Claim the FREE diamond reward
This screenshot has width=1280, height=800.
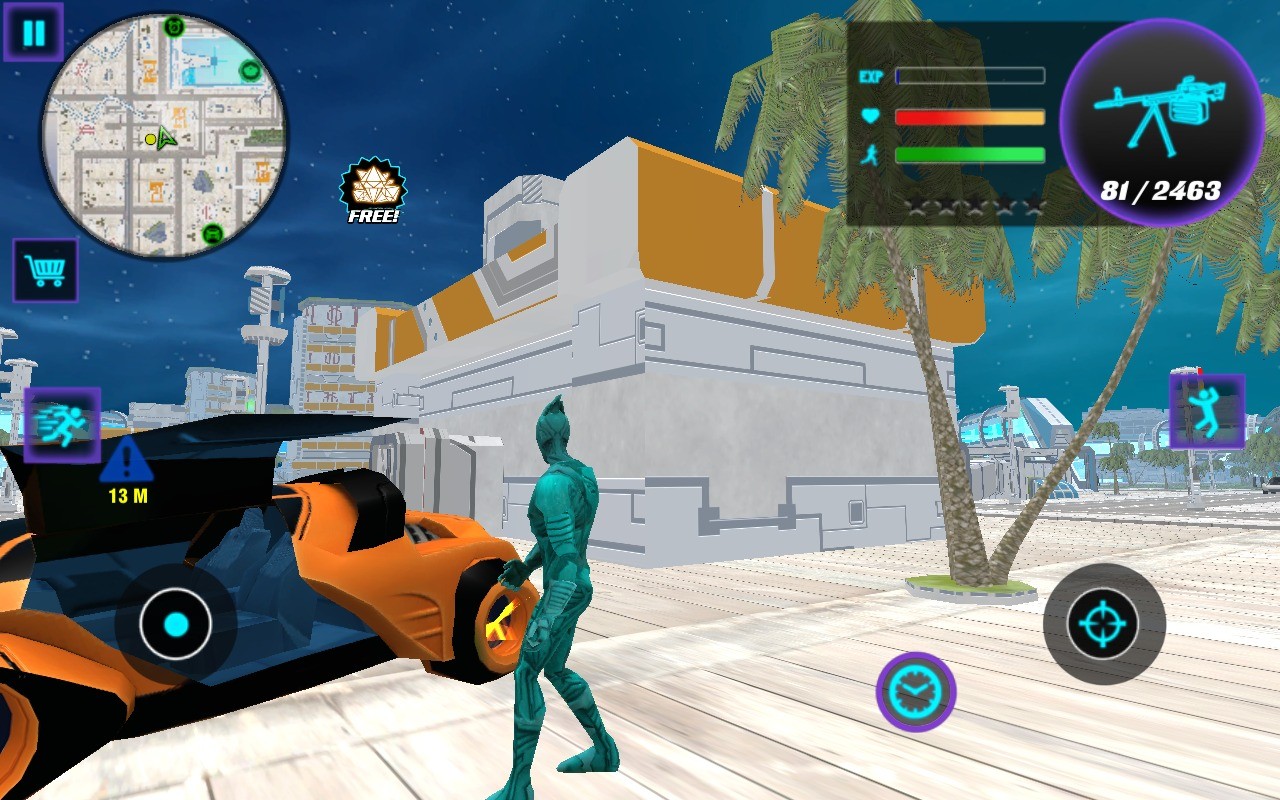[373, 189]
